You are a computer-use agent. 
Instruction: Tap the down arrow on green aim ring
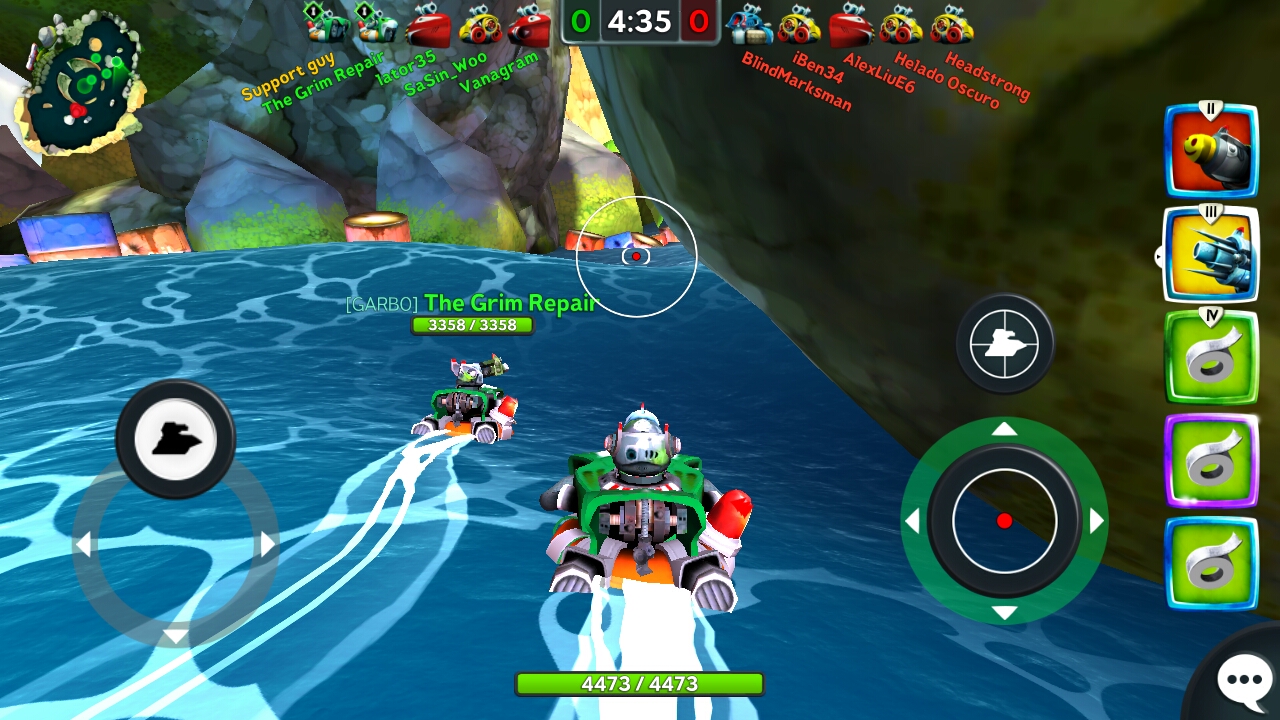[x=1004, y=612]
